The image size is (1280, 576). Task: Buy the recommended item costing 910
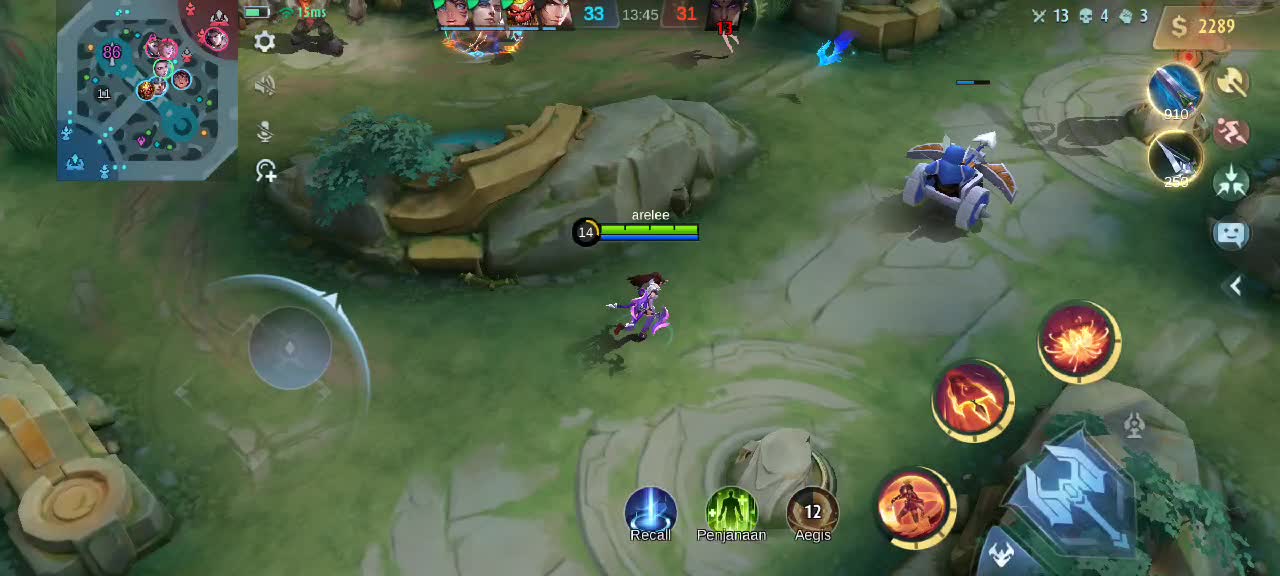tap(1175, 90)
